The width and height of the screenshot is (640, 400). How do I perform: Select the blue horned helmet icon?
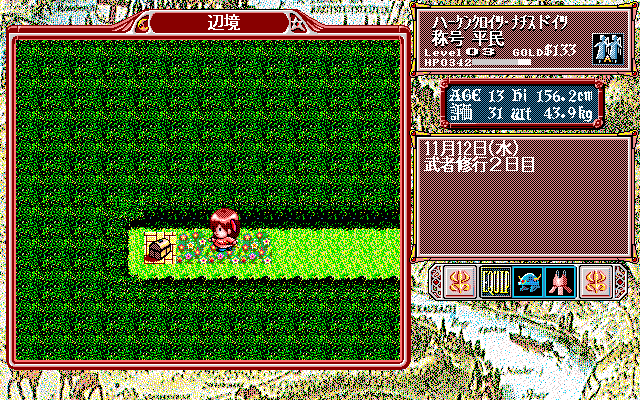pyautogui.click(x=528, y=282)
